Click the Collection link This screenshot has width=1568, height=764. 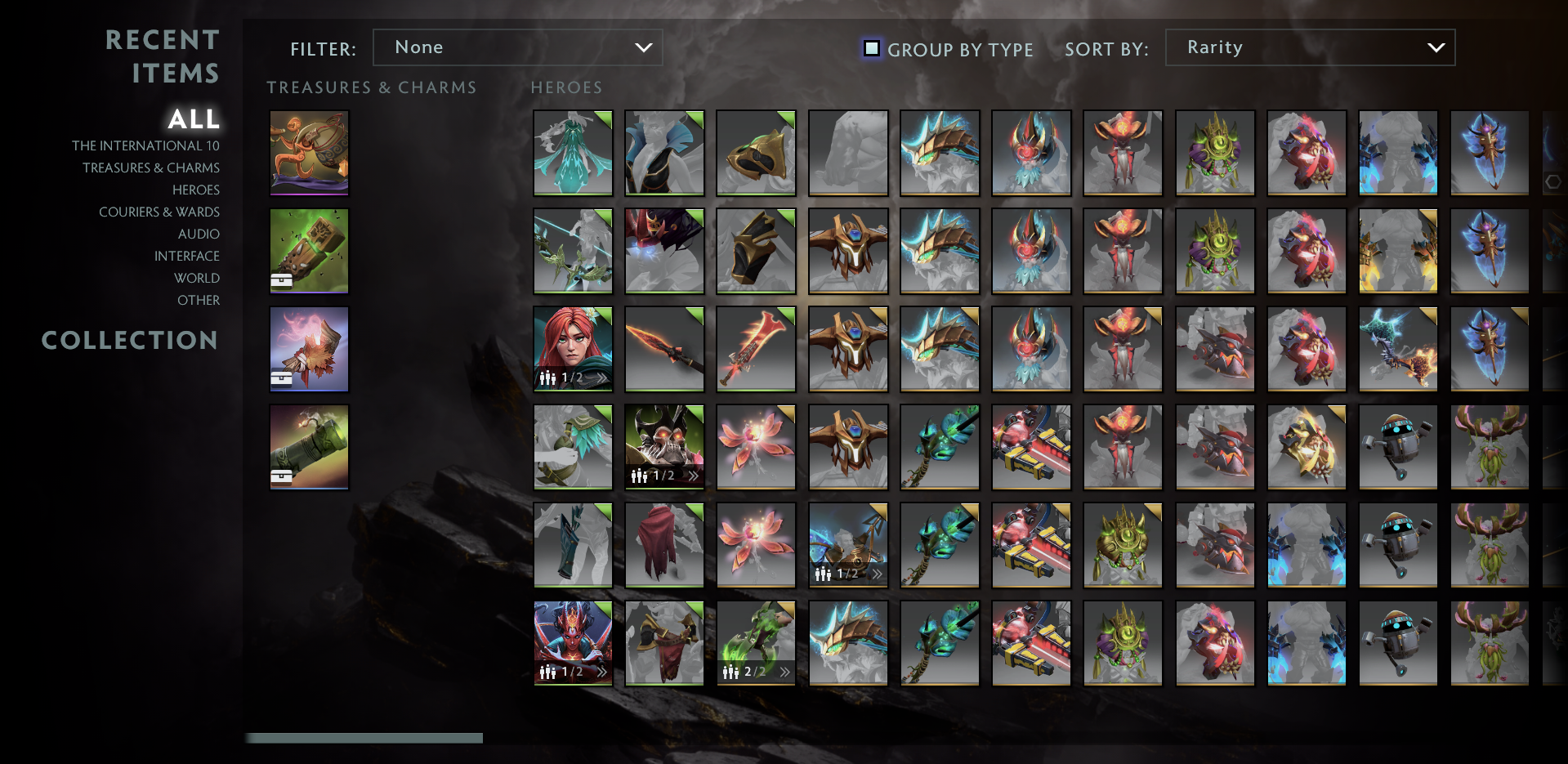[x=131, y=341]
